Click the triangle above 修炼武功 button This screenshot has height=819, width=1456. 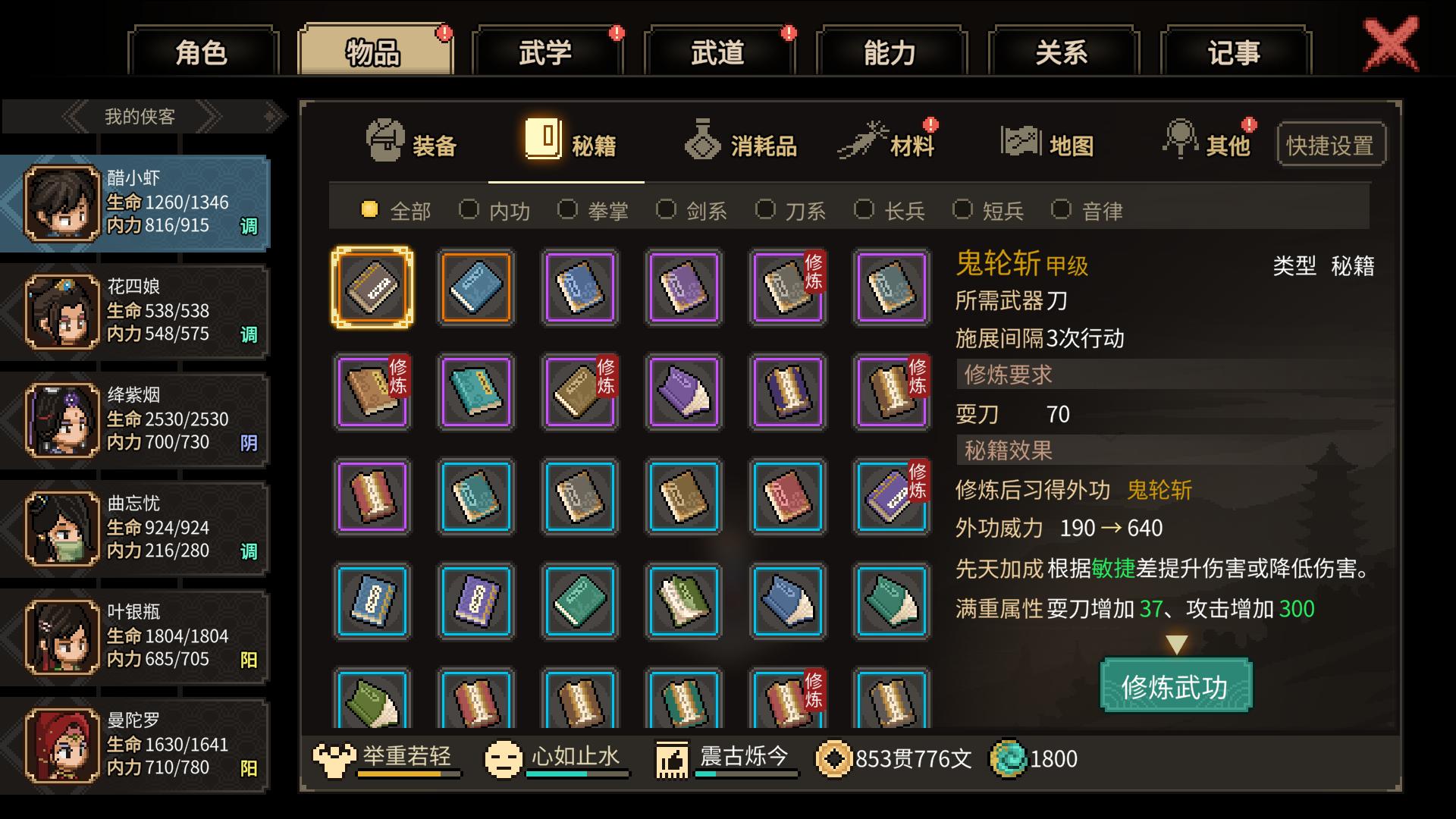tap(1175, 642)
